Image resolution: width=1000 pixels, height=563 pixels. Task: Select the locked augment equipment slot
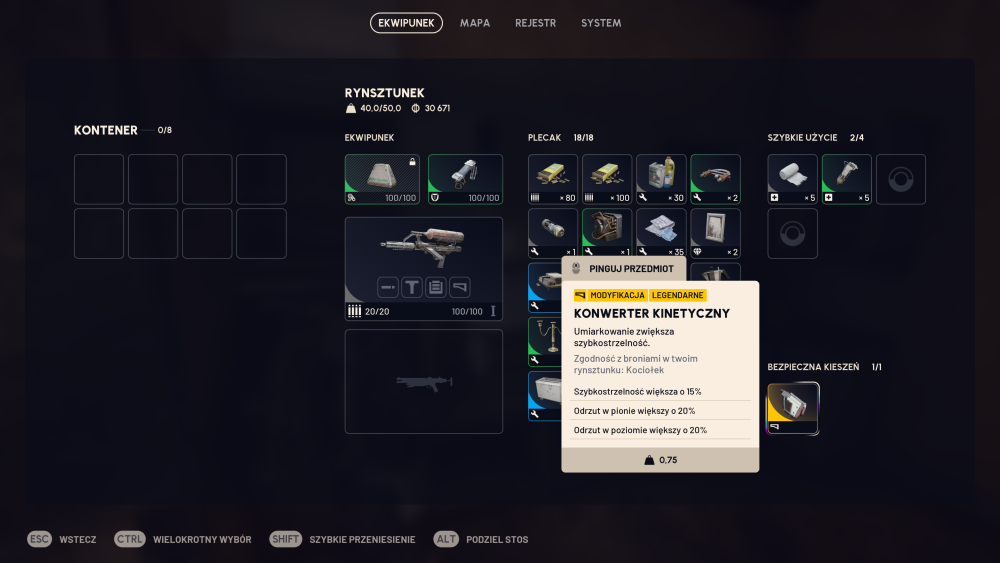[x=382, y=179]
